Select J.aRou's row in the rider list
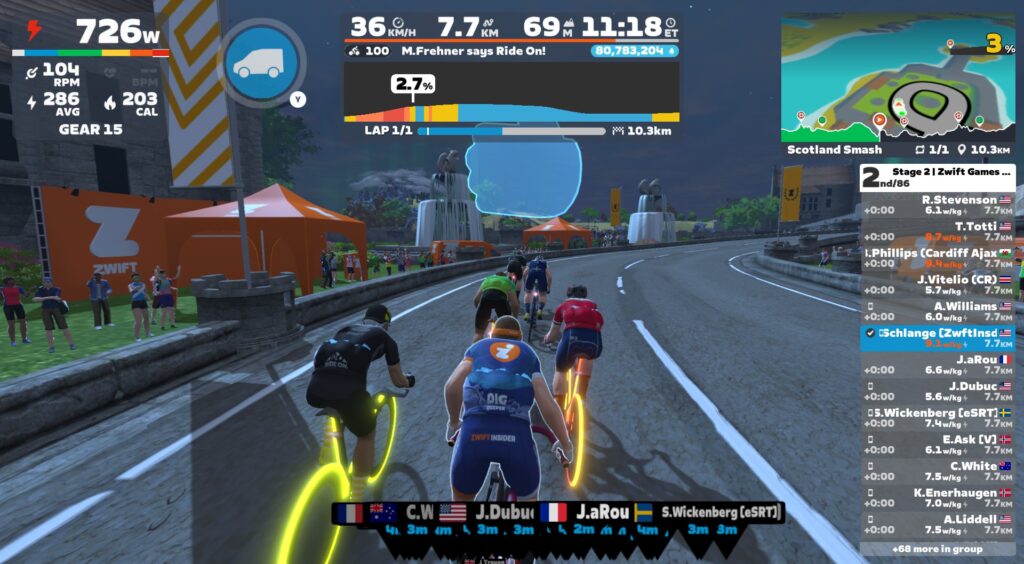 point(938,364)
